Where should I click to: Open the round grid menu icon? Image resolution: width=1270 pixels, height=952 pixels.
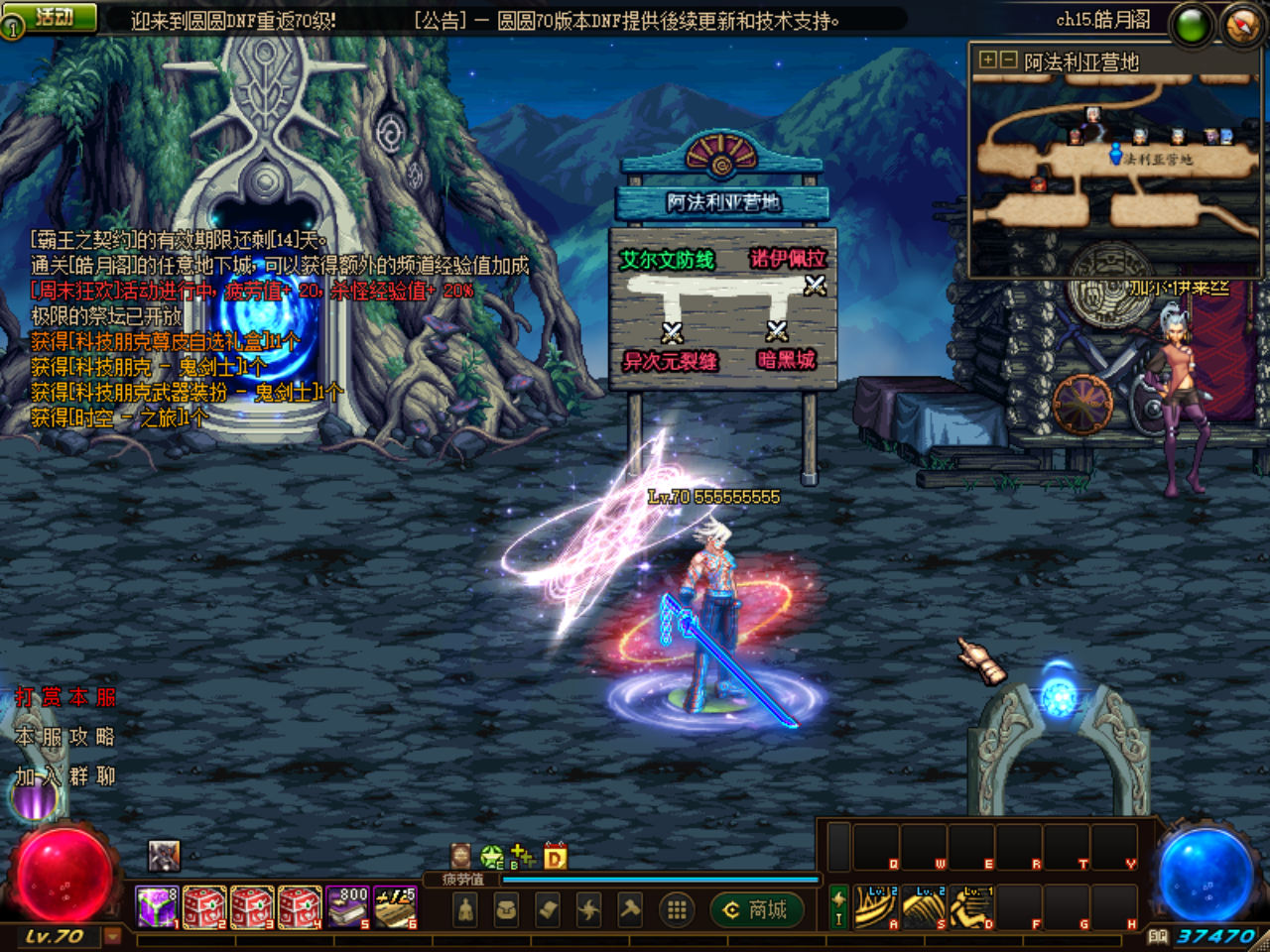[x=675, y=909]
